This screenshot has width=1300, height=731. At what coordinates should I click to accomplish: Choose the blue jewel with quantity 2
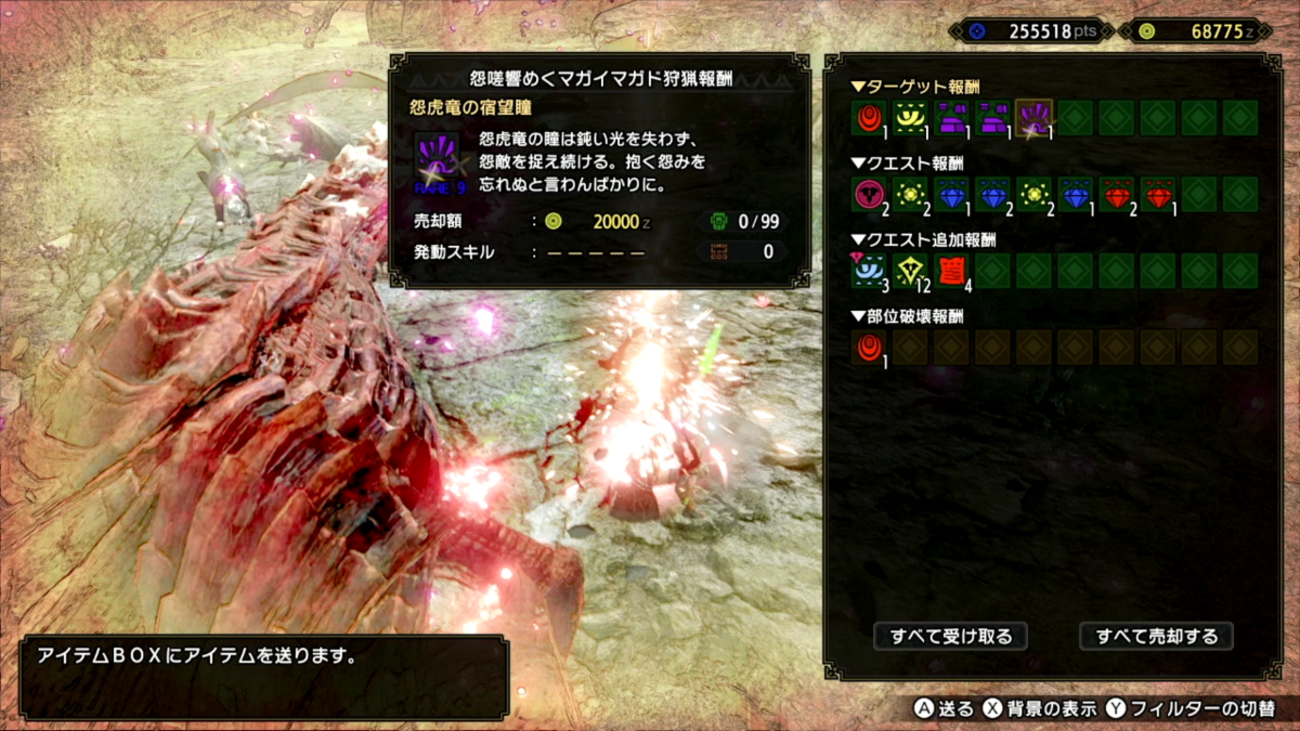[992, 195]
